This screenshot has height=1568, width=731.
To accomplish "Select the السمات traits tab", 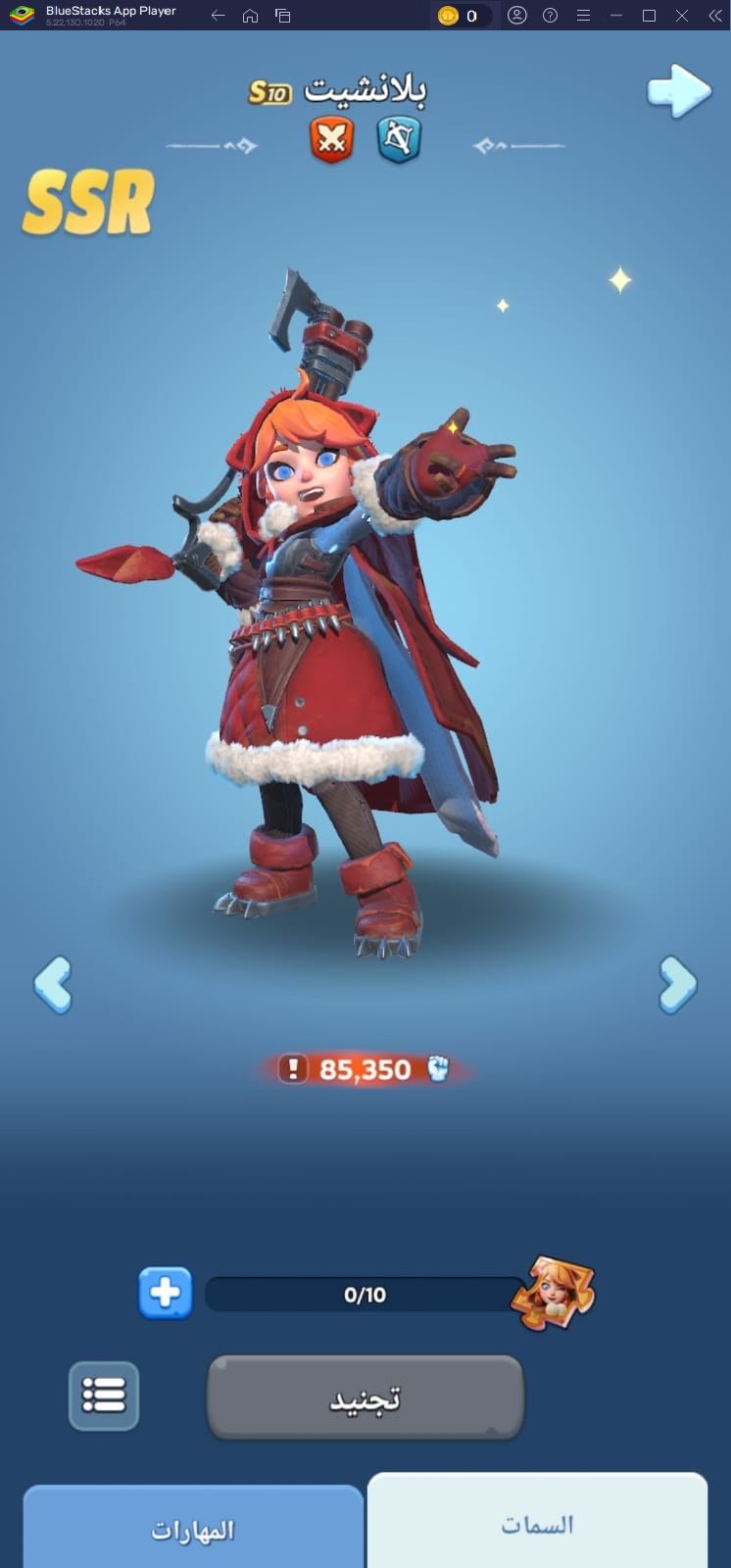I will click(537, 1524).
